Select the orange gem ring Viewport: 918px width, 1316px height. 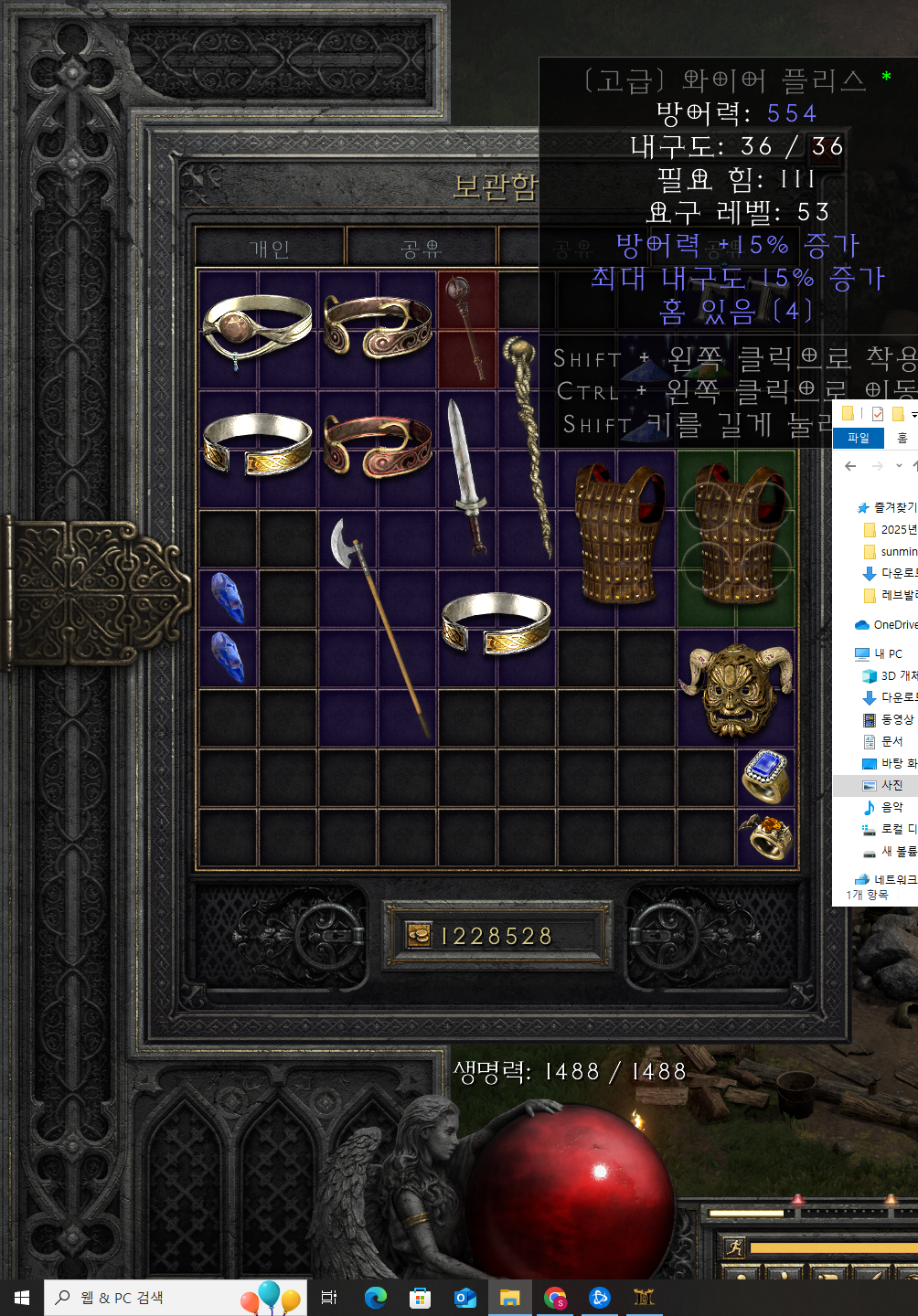click(766, 836)
